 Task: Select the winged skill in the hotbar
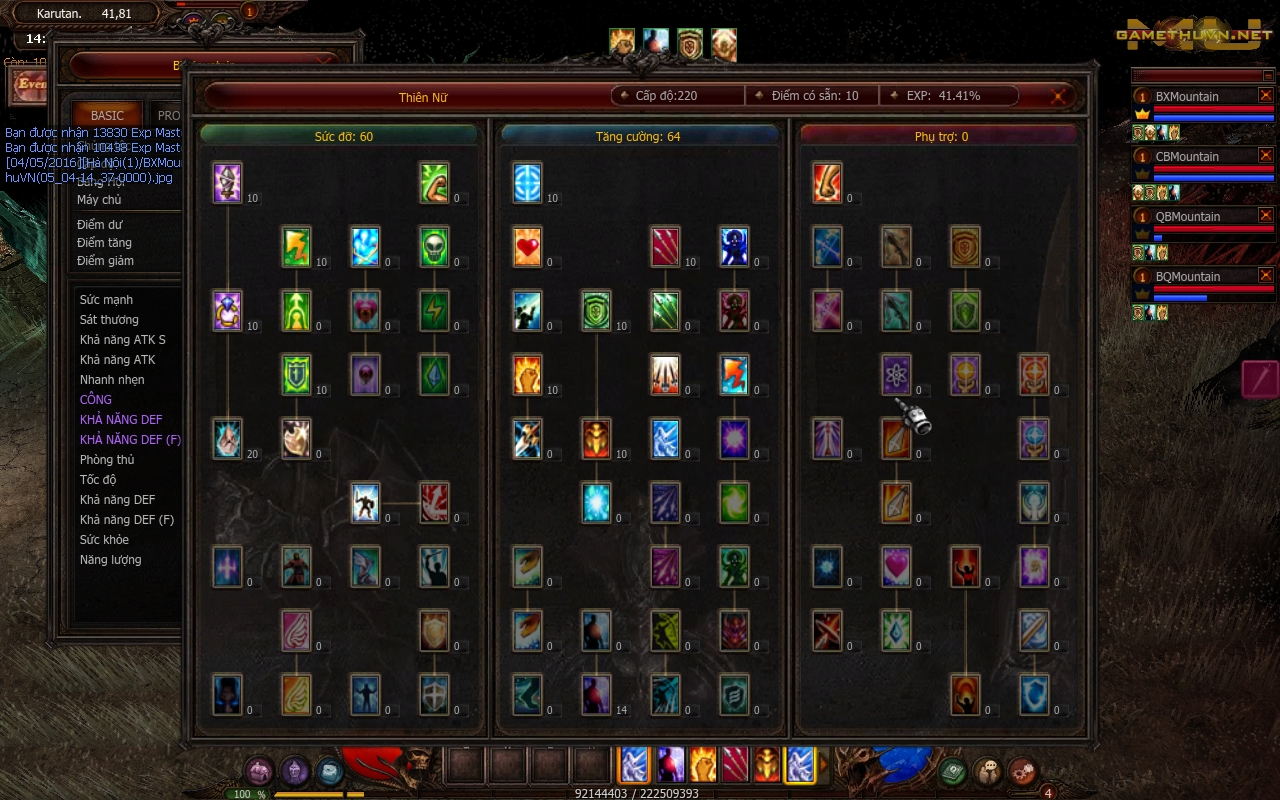(634, 765)
